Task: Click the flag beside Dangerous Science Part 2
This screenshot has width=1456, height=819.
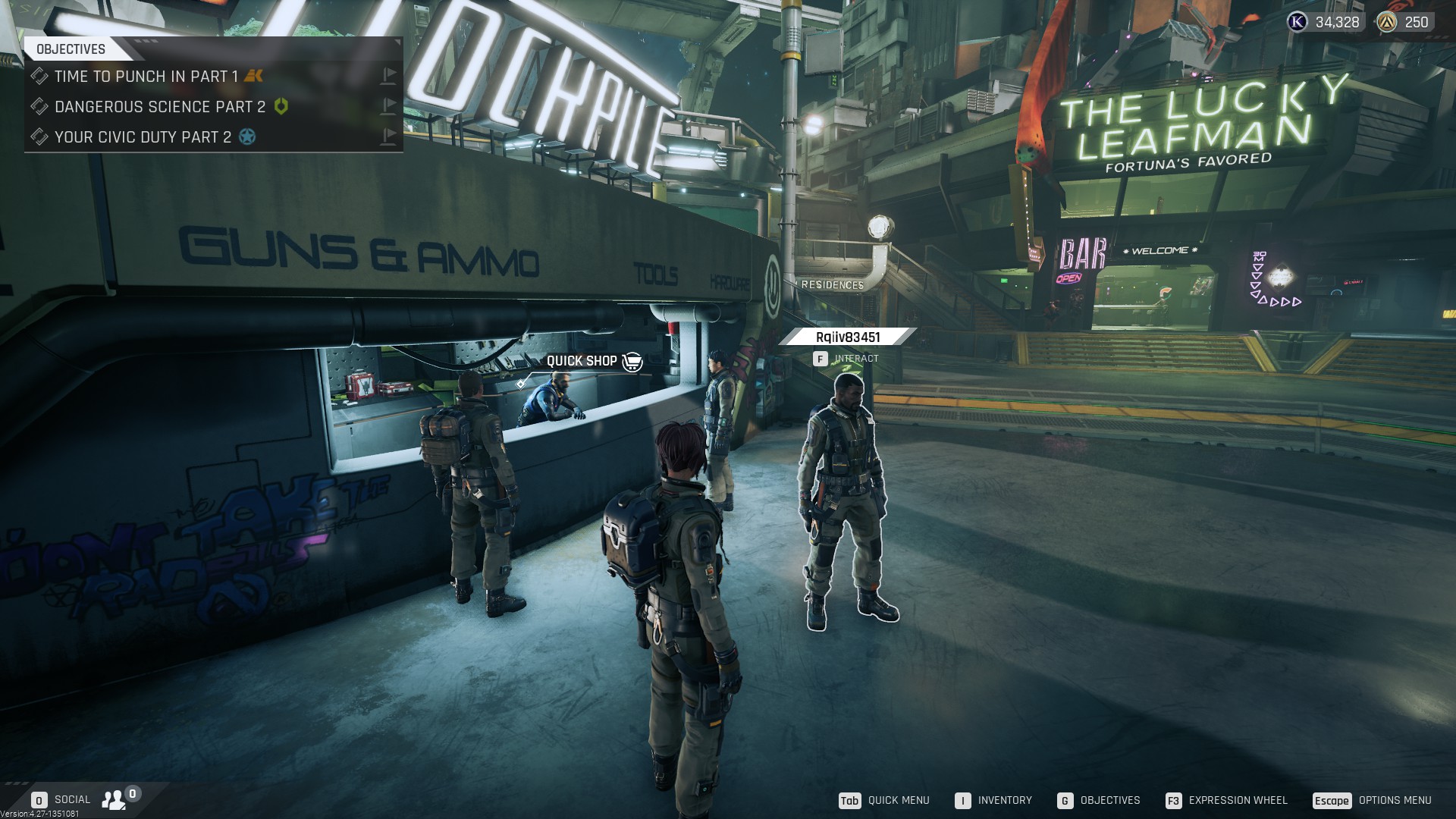Action: click(388, 106)
